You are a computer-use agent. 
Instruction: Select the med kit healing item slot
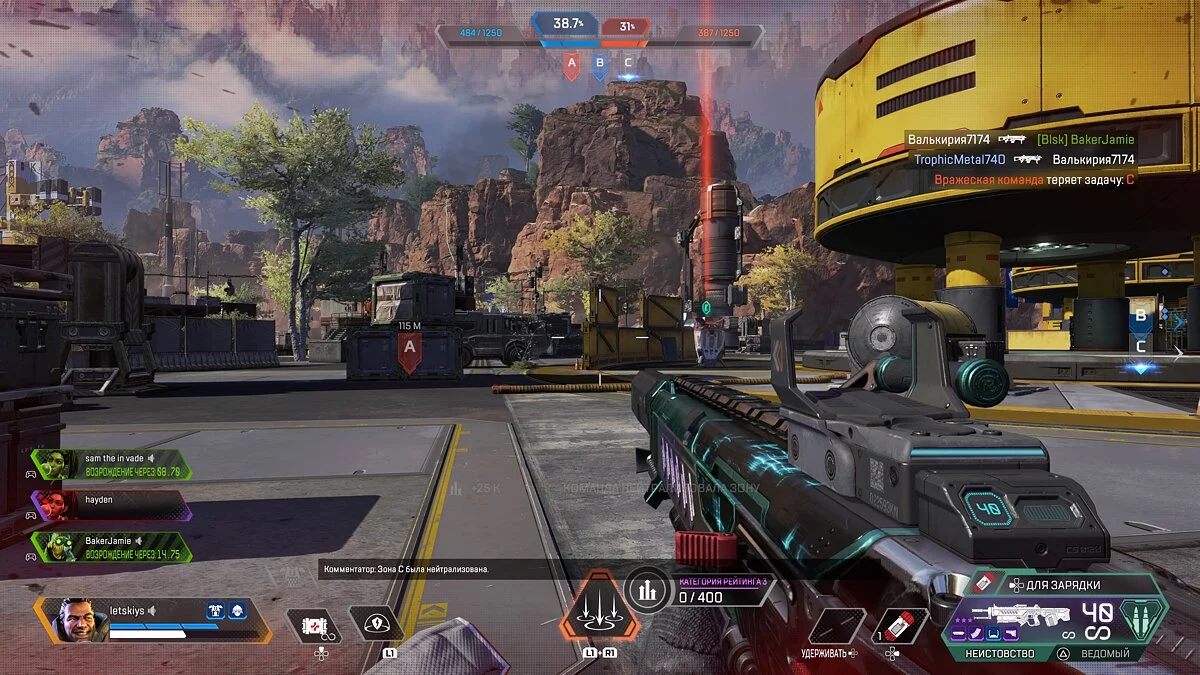(x=315, y=626)
